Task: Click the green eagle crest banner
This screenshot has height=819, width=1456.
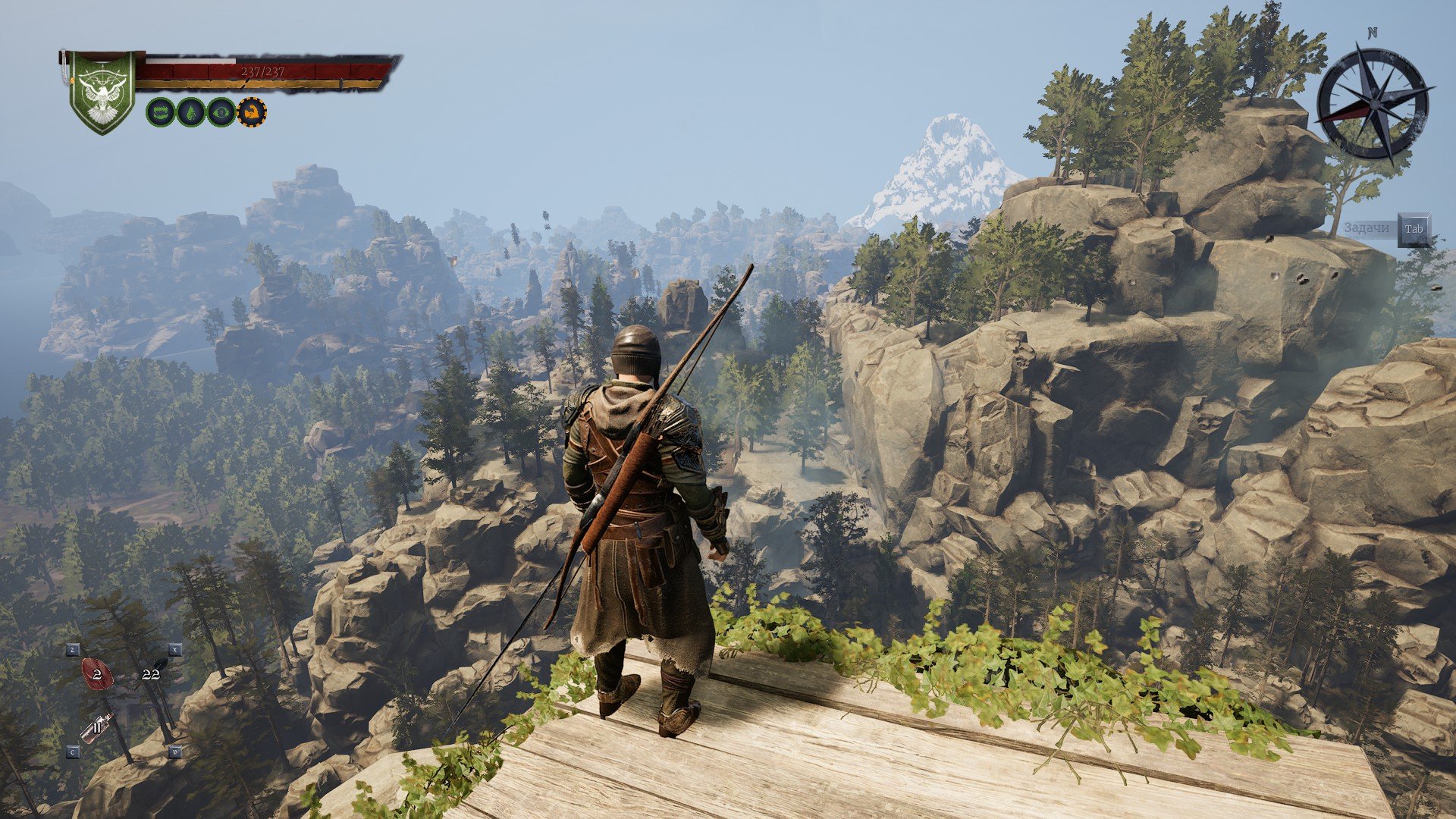Action: coord(102,92)
